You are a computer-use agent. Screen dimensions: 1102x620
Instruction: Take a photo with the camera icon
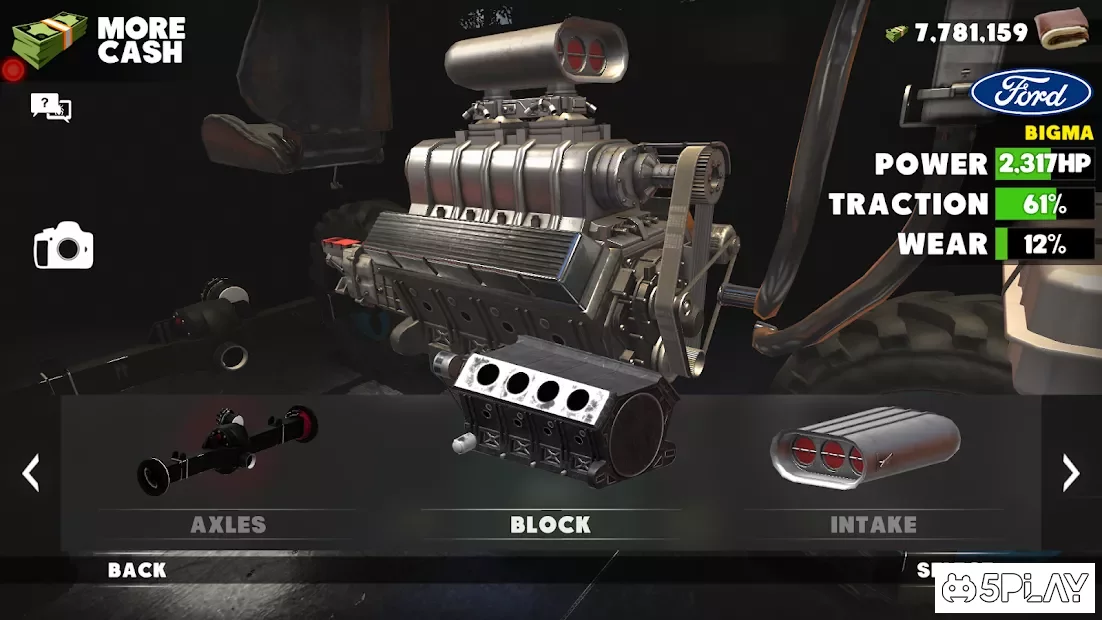63,246
